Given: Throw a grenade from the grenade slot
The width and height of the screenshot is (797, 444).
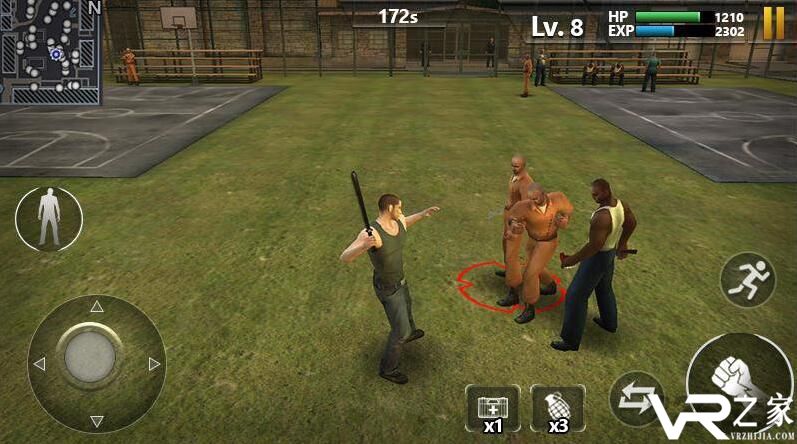Looking at the screenshot, I should coord(557,408).
